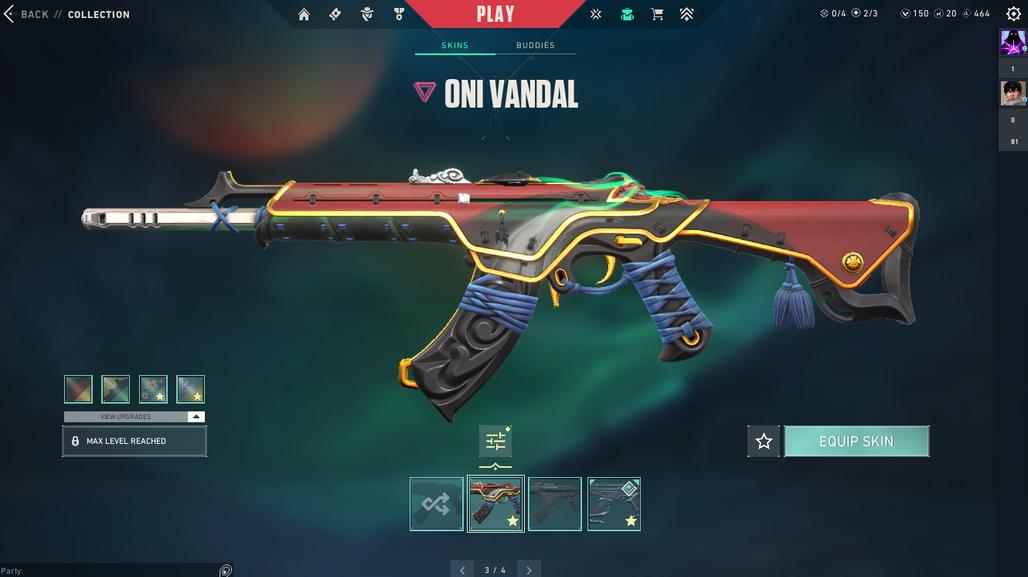The height and width of the screenshot is (577, 1028).
Task: Switch to the Buddies tab
Action: point(535,45)
